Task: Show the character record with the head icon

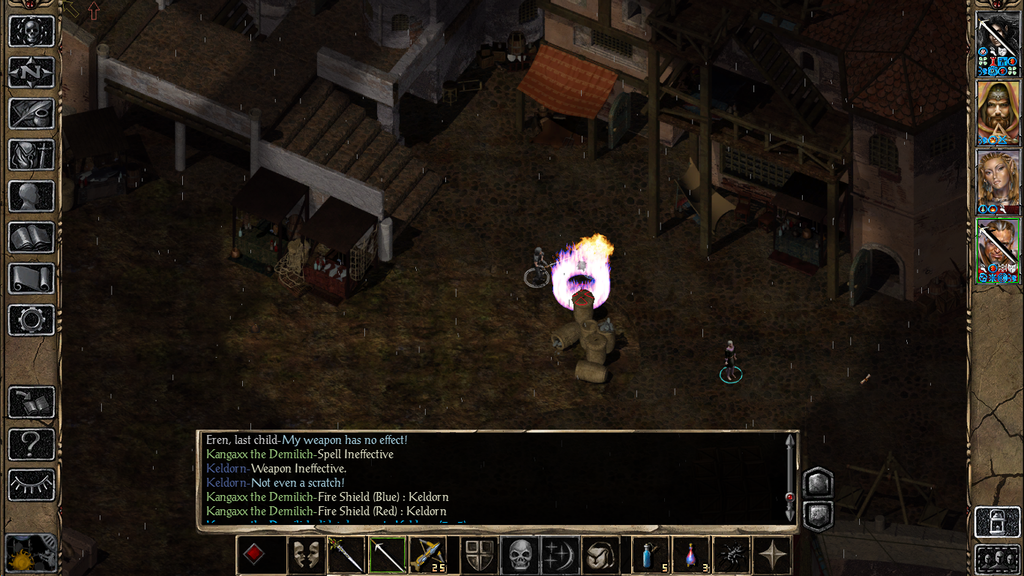Action: point(31,195)
